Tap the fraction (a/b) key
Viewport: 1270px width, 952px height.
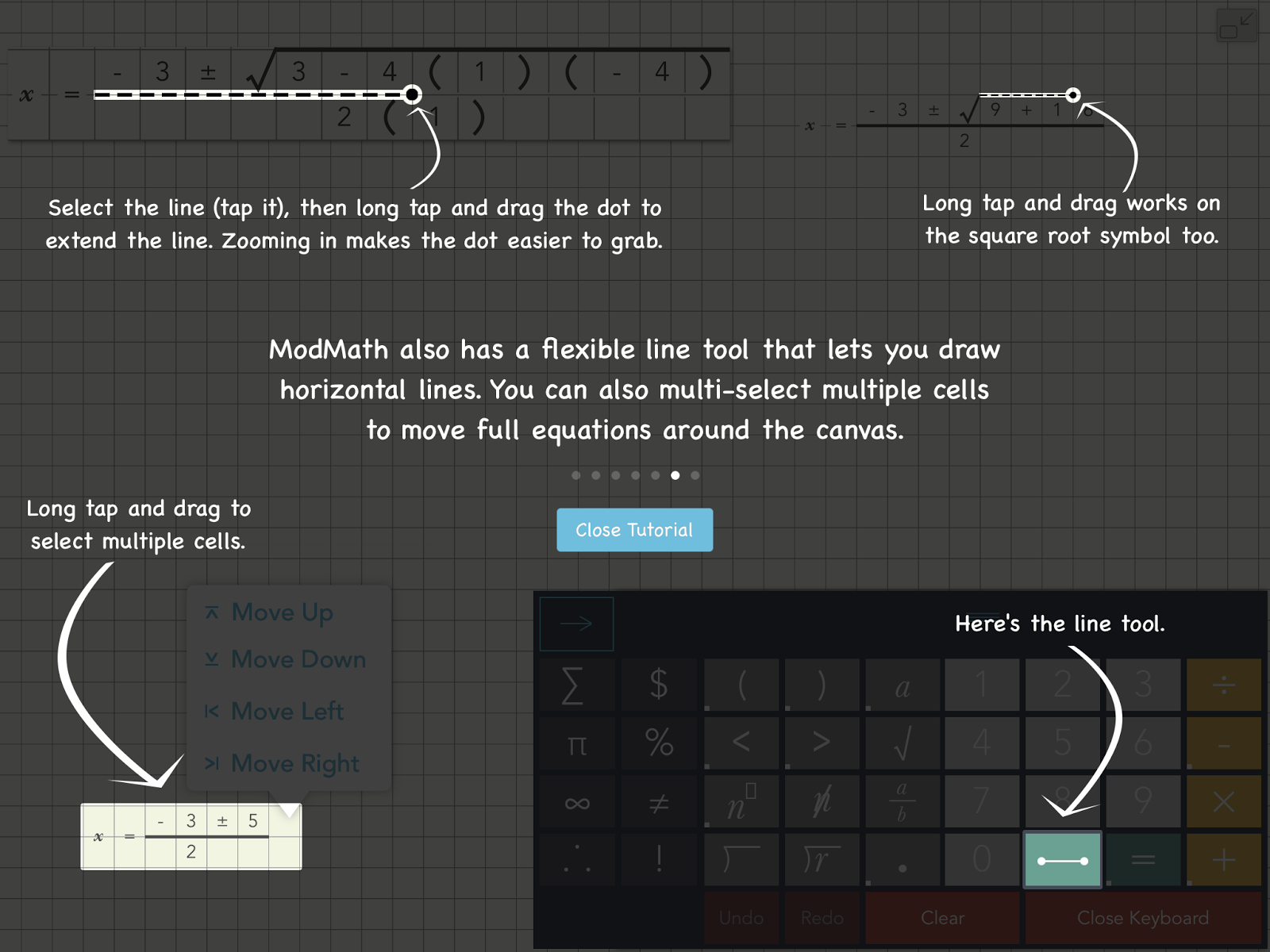[902, 801]
